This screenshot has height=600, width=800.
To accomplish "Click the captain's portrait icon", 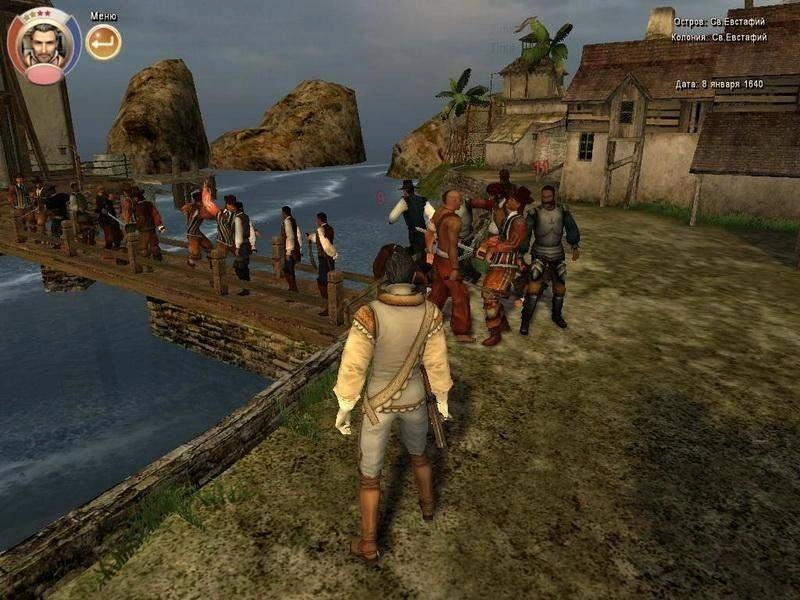I will (x=43, y=45).
